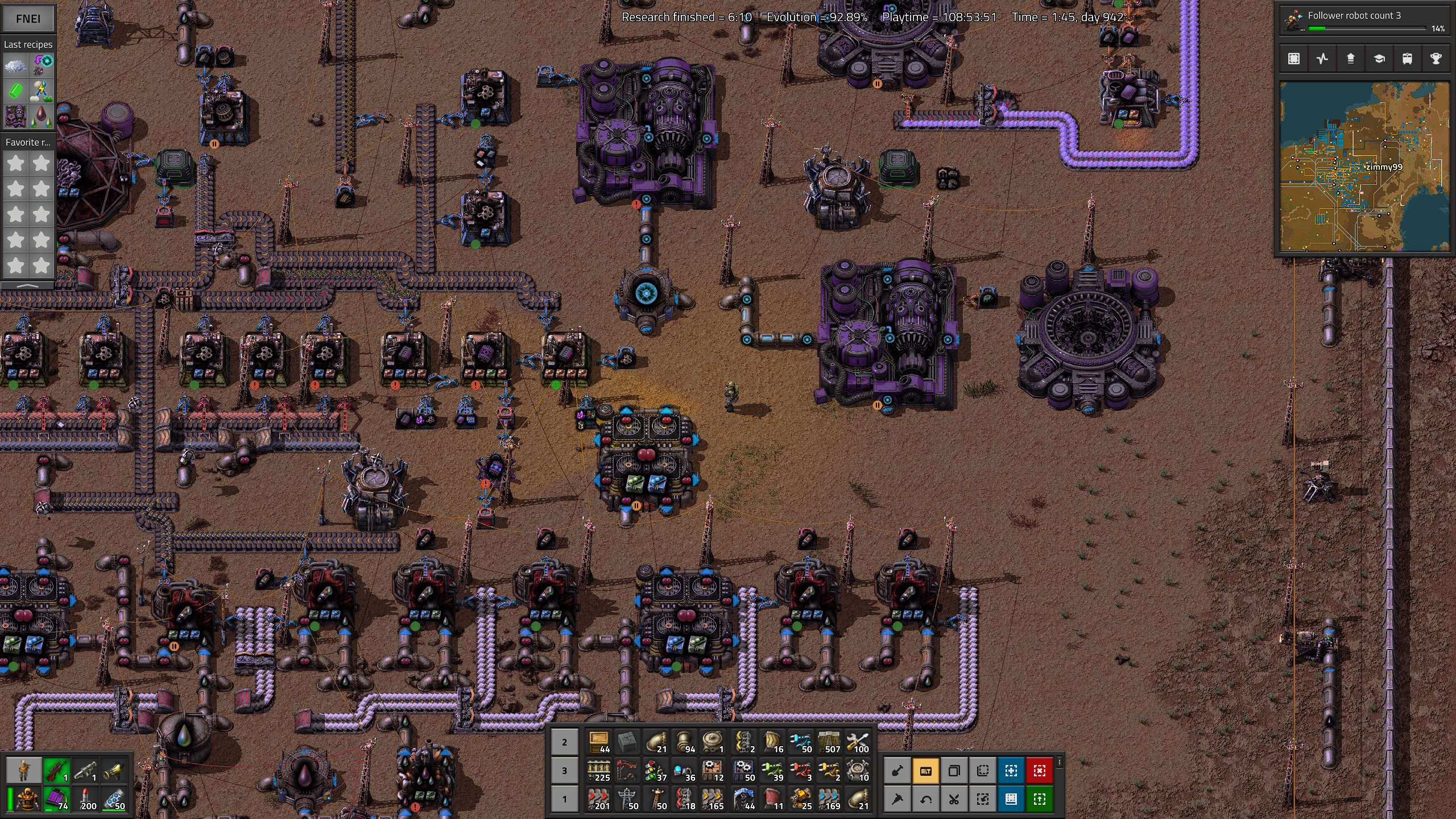Open the FNEI recipe browser
The image size is (1456, 819).
(28, 18)
